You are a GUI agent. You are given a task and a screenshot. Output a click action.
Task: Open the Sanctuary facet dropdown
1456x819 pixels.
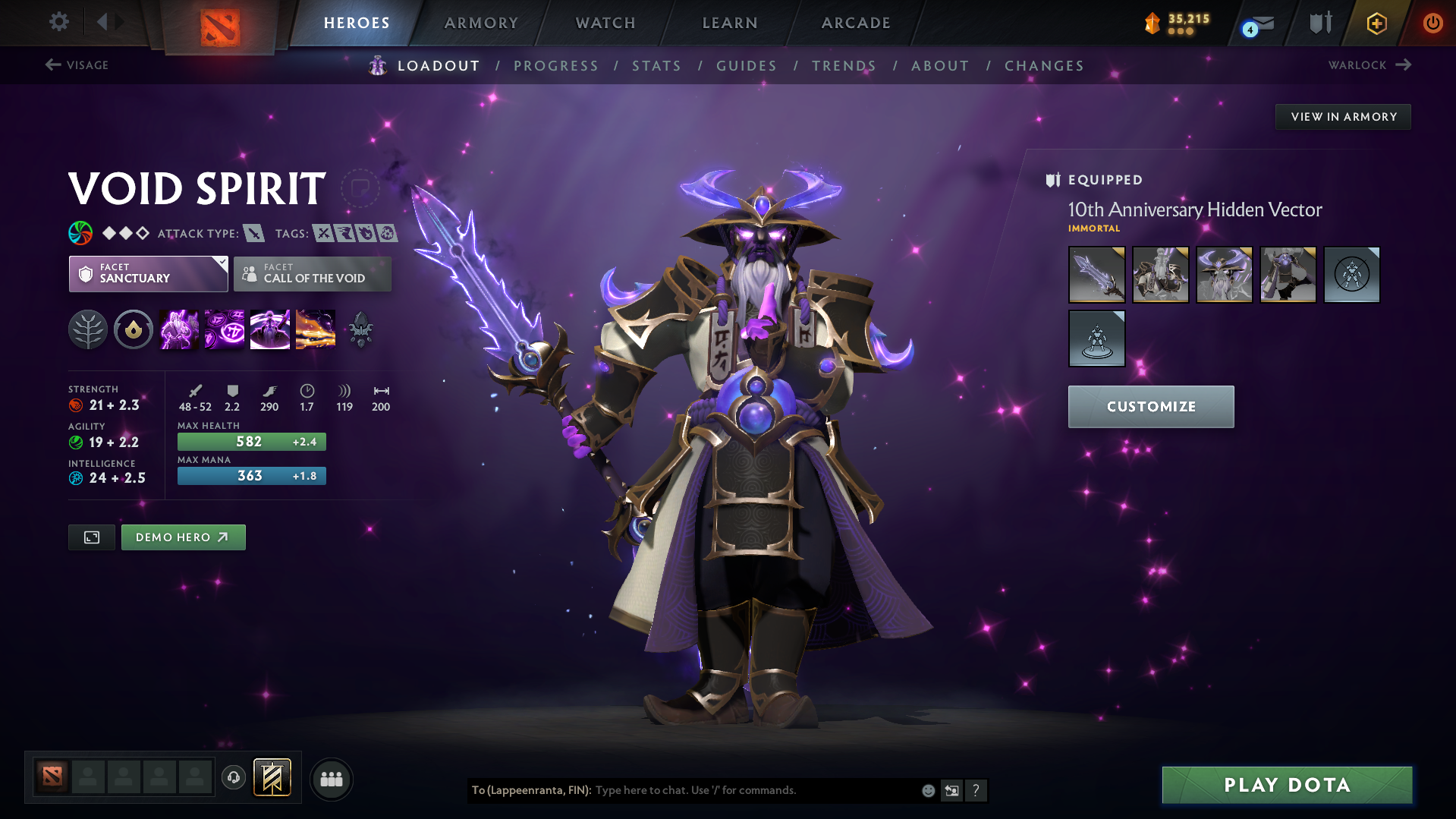pyautogui.click(x=148, y=274)
